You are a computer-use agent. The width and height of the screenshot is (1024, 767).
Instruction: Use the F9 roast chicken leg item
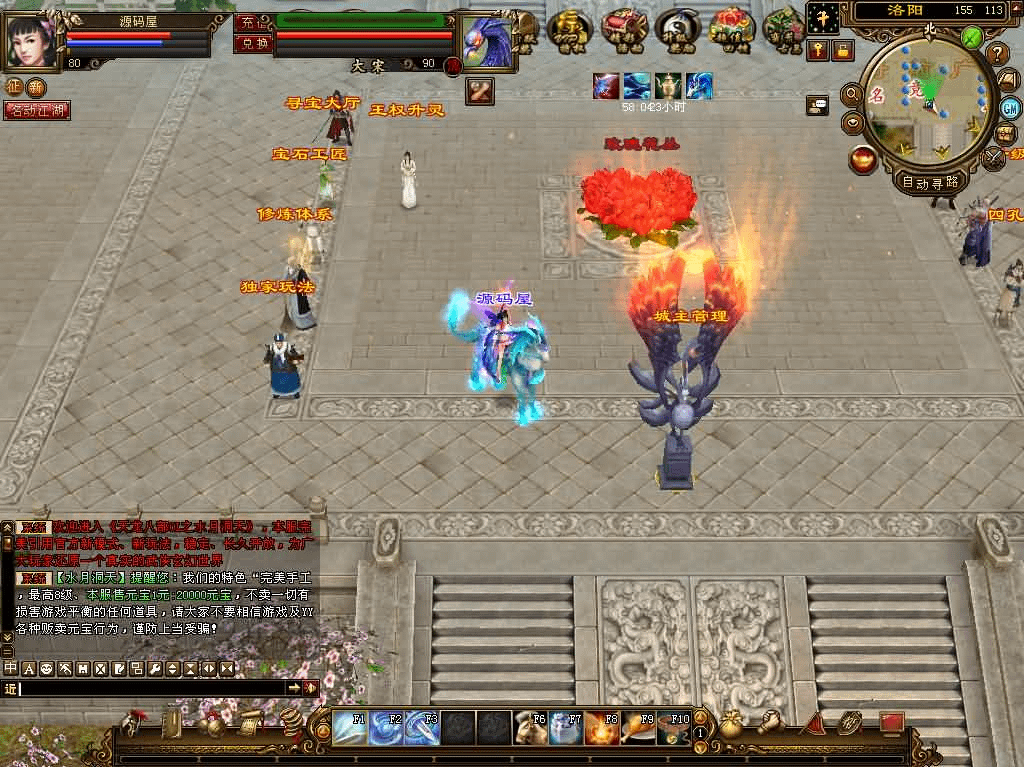[x=639, y=728]
